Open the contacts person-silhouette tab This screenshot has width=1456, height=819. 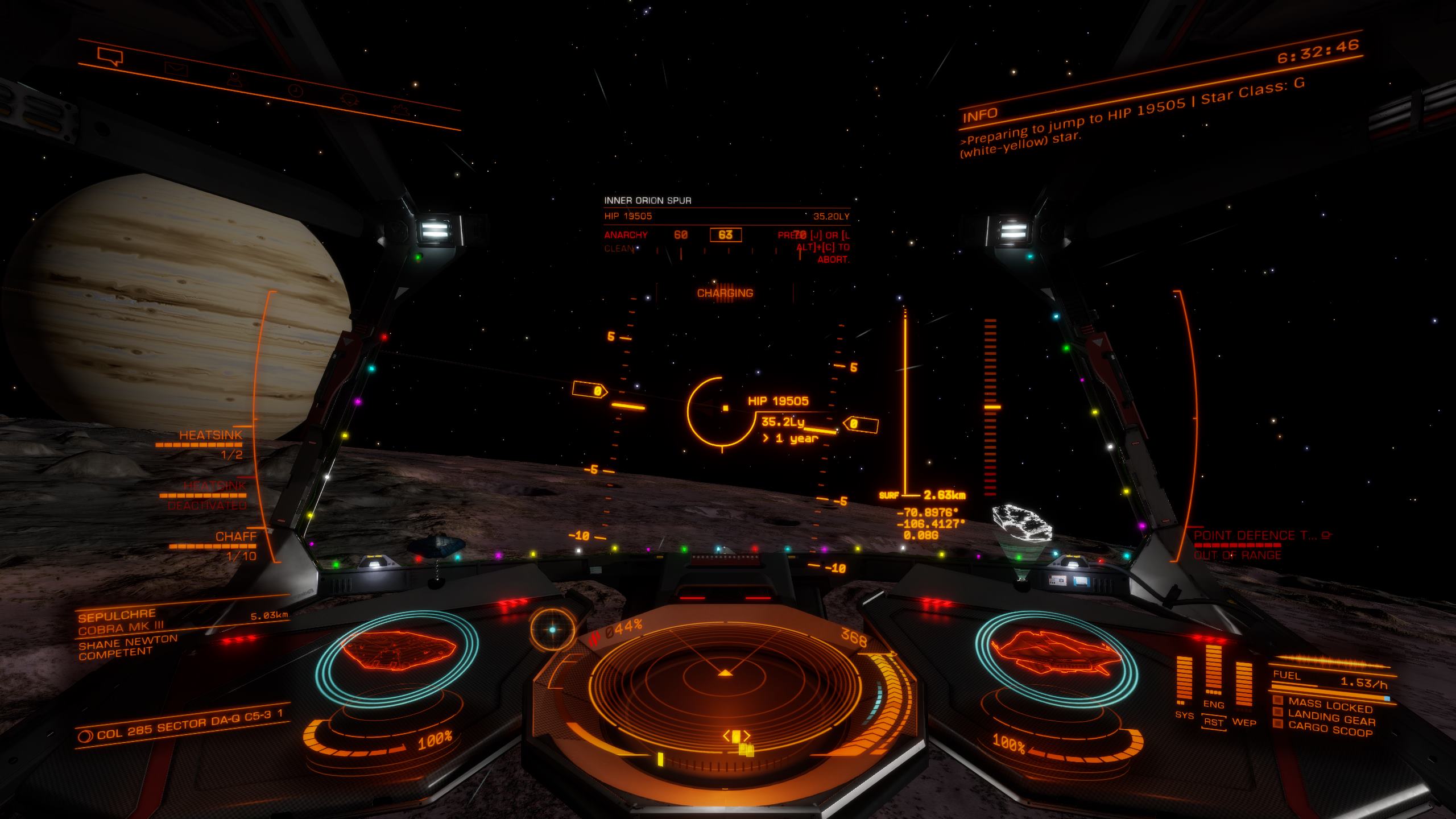click(x=233, y=81)
